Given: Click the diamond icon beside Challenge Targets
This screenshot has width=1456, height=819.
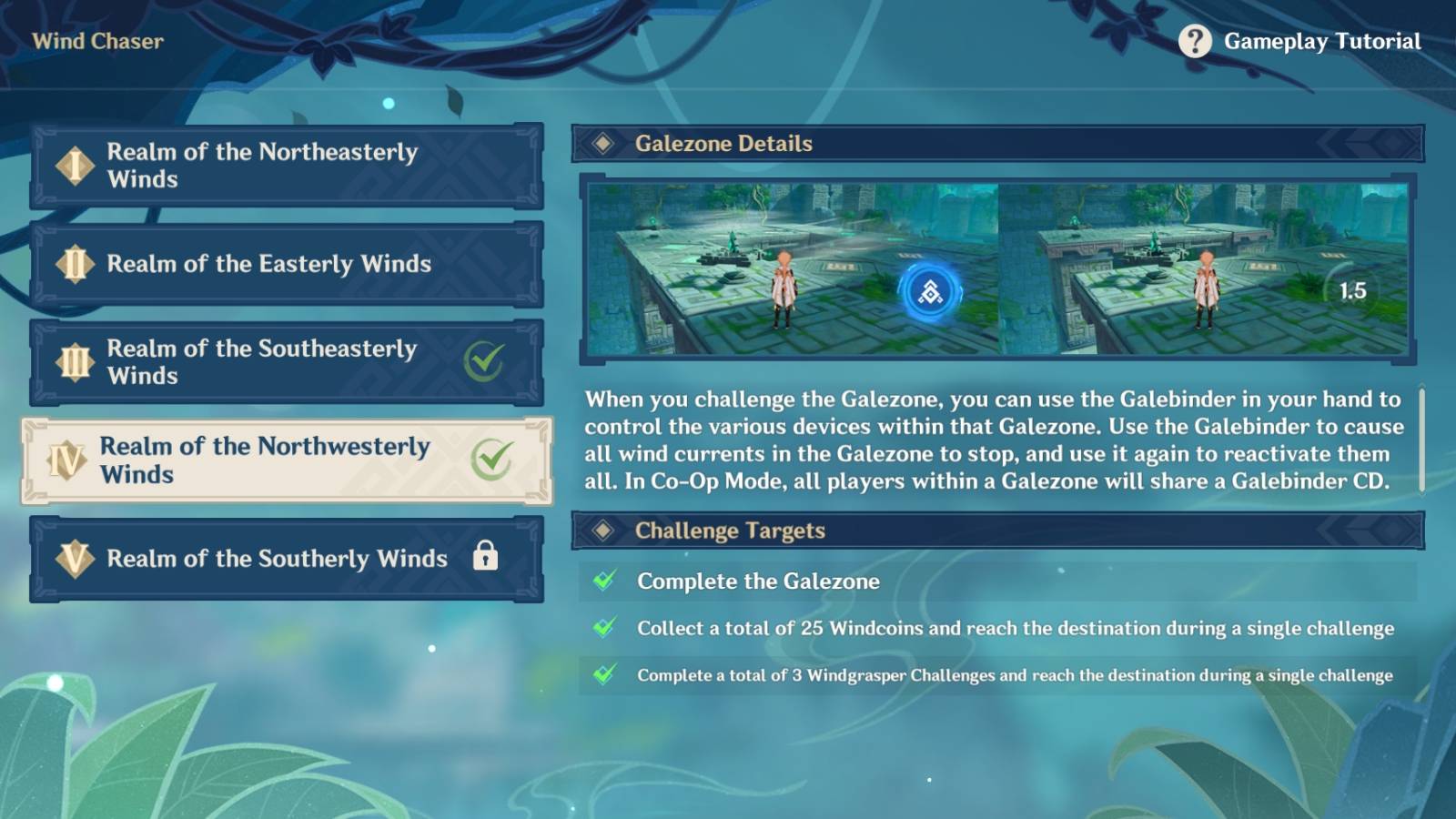Looking at the screenshot, I should (x=602, y=530).
